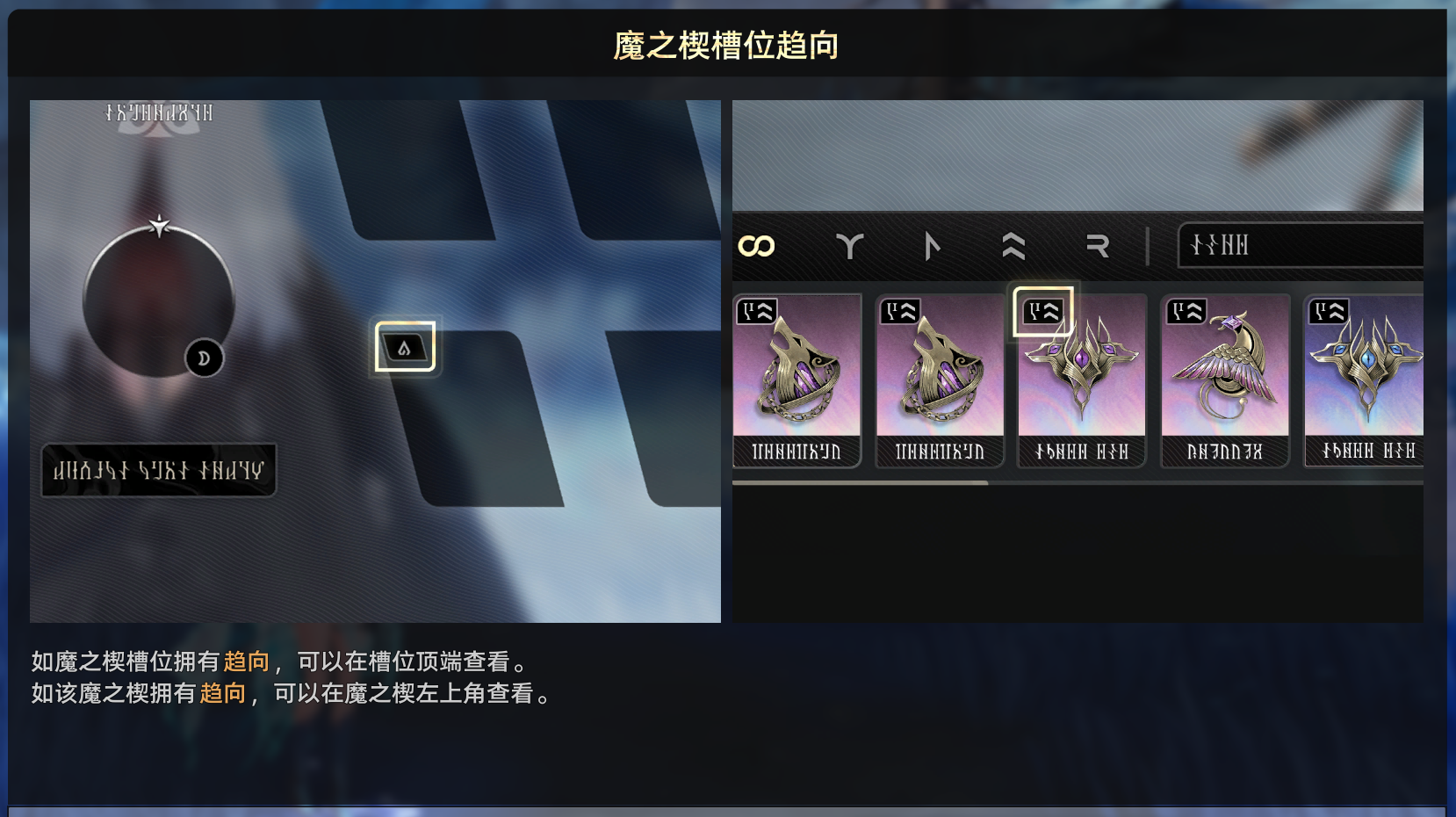Viewport: 1456px width, 817px height.
Task: Click the second orange 趋向 link in the description
Action: 222,694
